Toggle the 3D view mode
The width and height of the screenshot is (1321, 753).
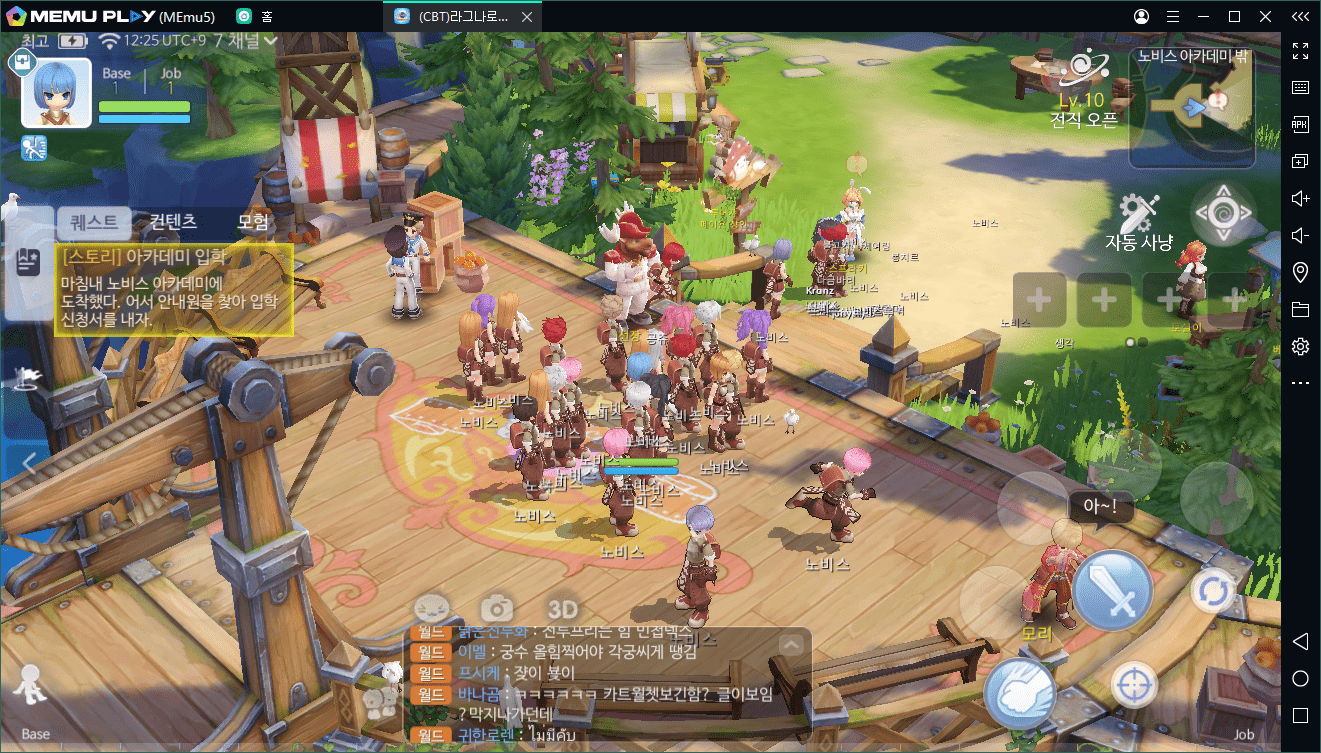[563, 609]
